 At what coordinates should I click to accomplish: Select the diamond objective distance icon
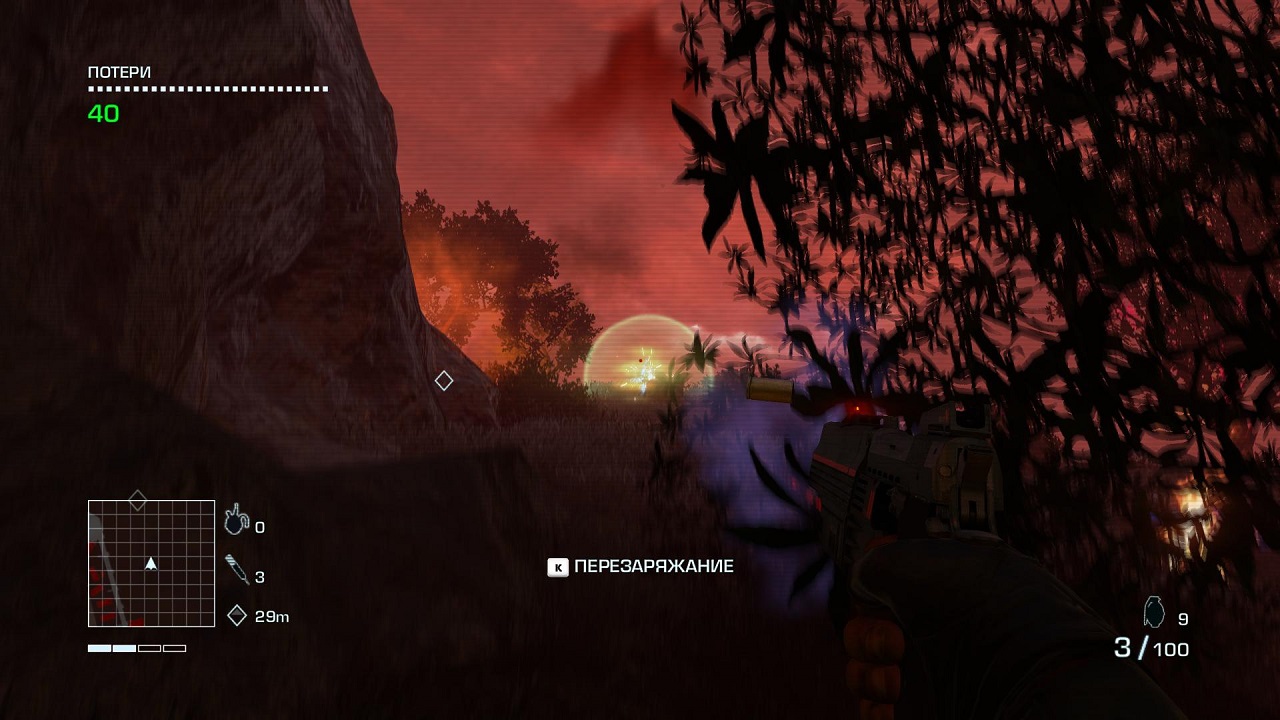click(237, 616)
